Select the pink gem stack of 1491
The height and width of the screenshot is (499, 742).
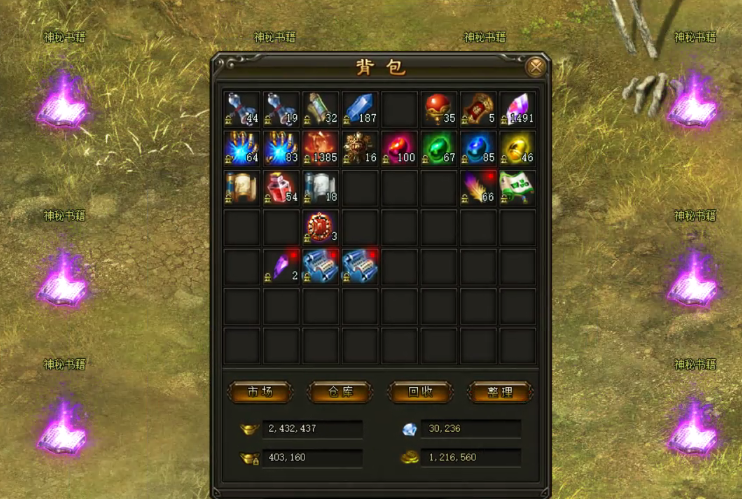517,108
